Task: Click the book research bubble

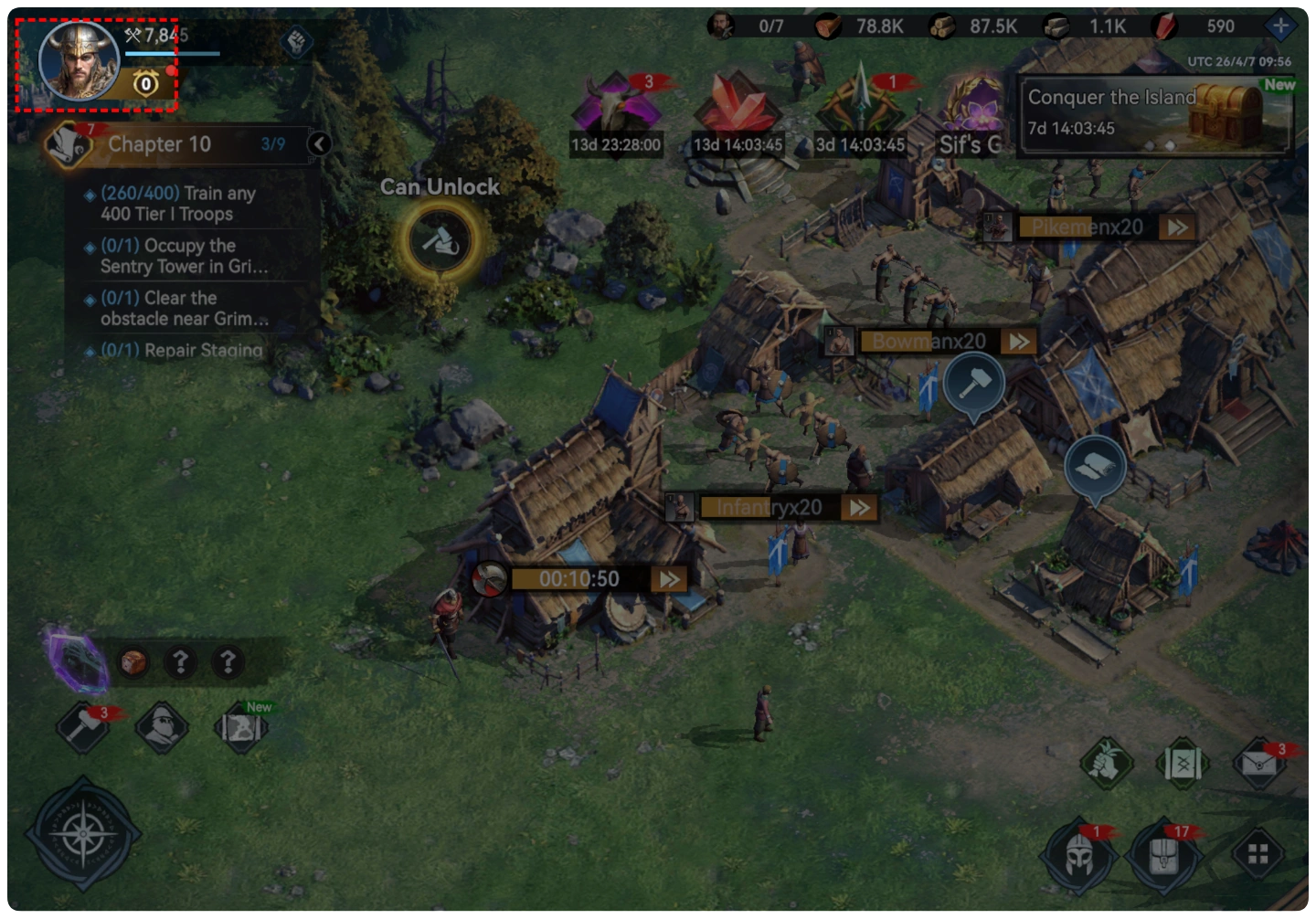Action: [x=1094, y=468]
